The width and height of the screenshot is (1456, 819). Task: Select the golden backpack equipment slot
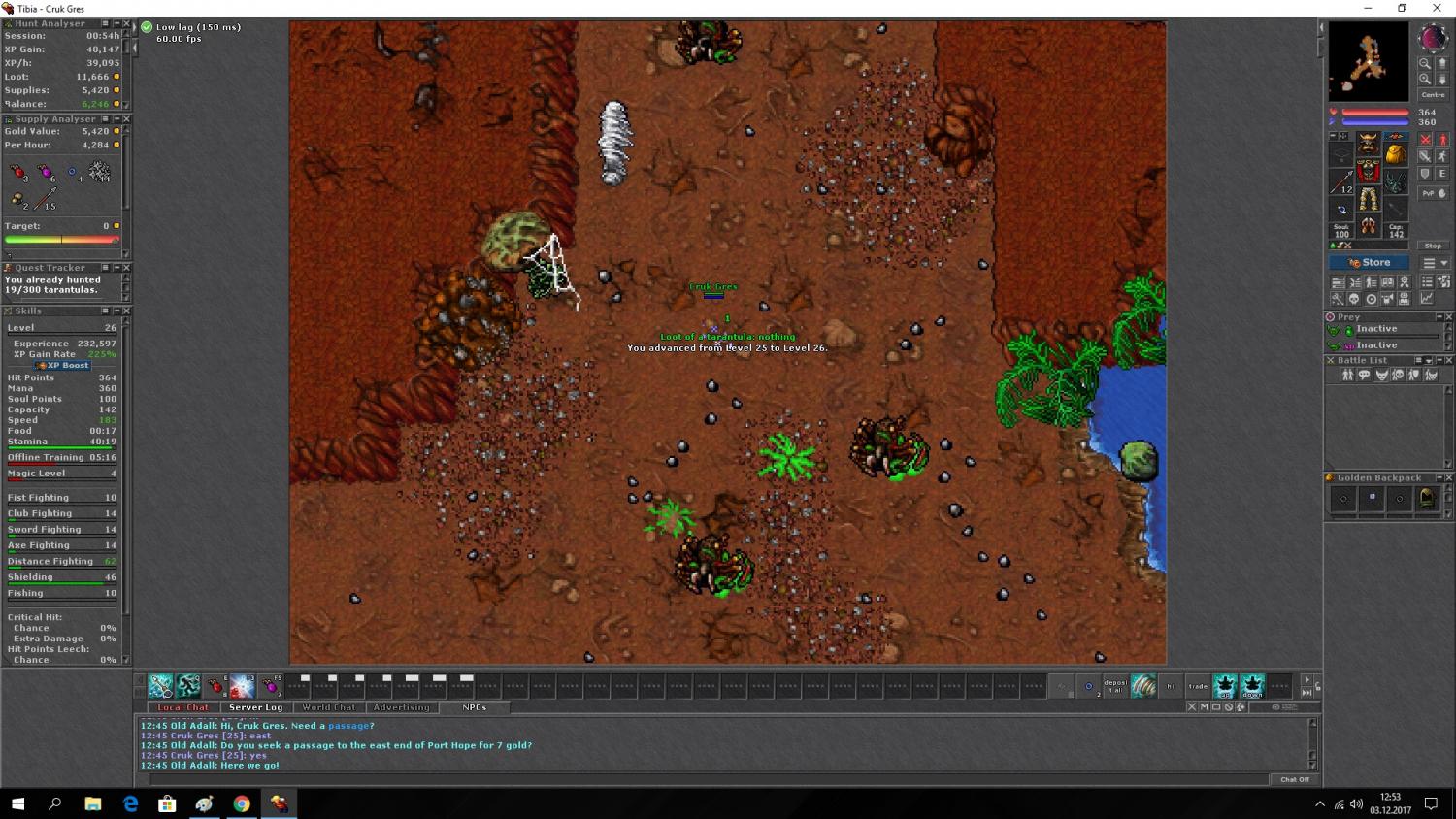coord(1395,154)
